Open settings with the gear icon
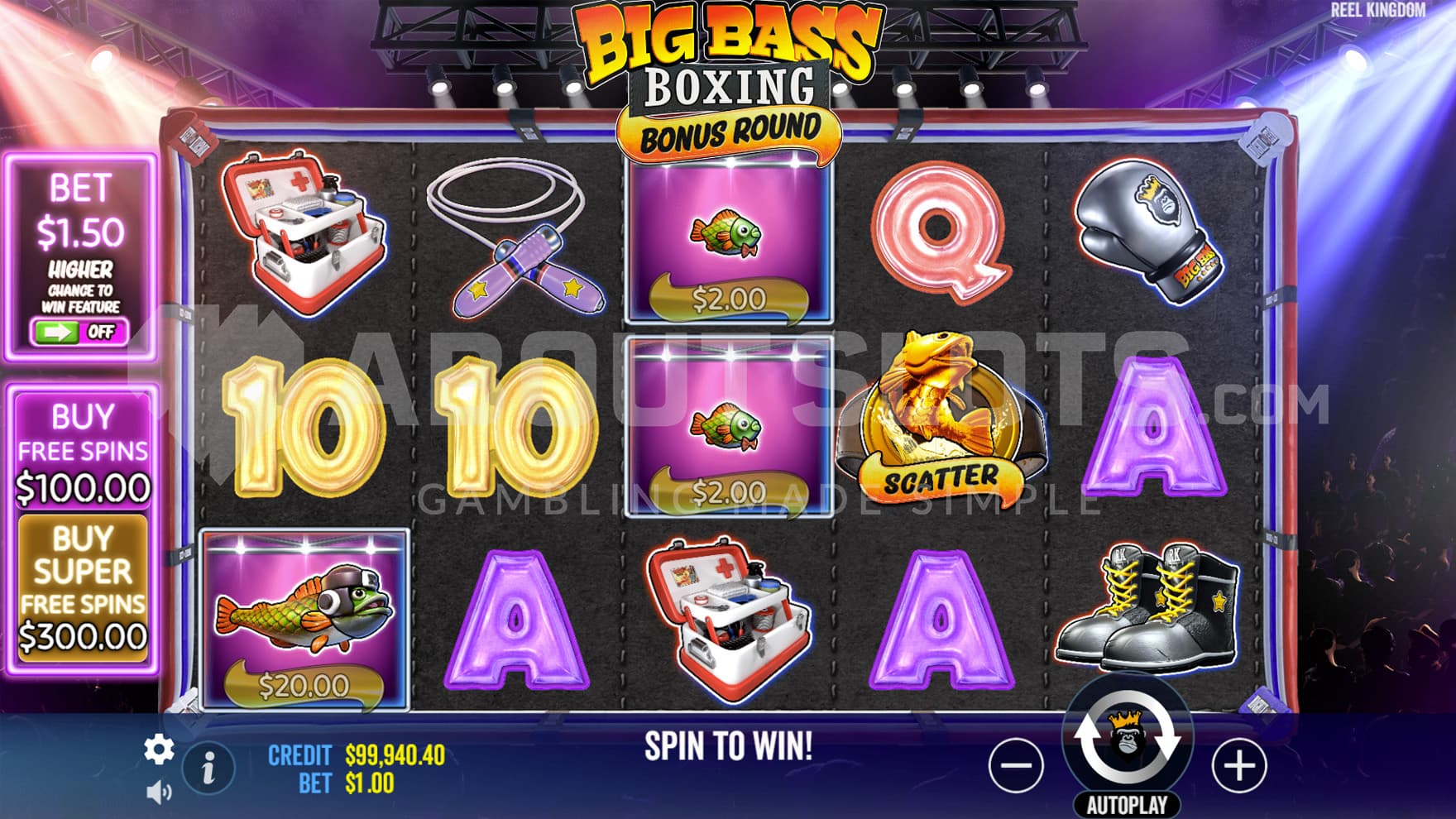Screen dimensions: 1456x819 [x=159, y=750]
